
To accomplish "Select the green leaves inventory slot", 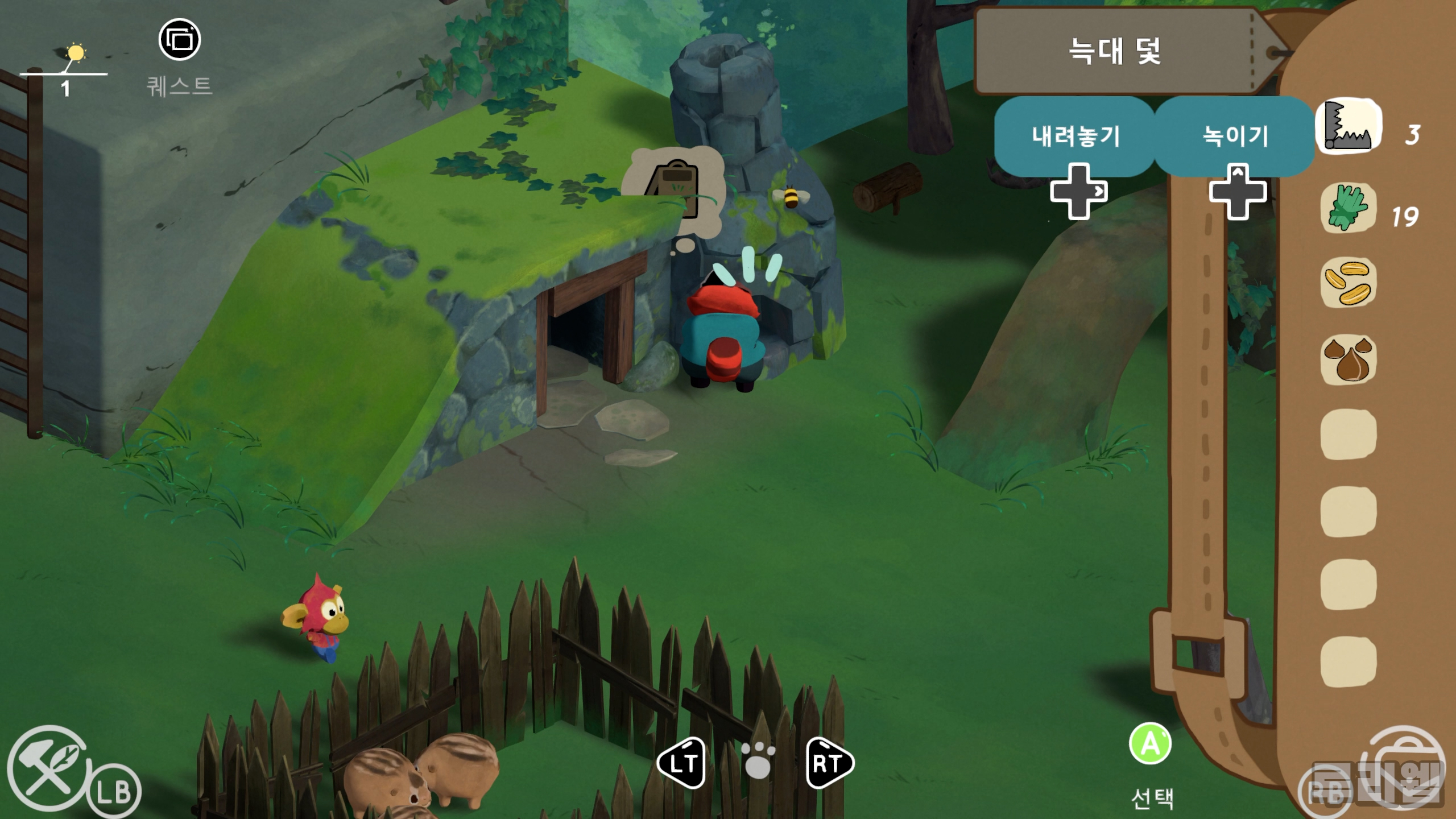I will 1348,208.
